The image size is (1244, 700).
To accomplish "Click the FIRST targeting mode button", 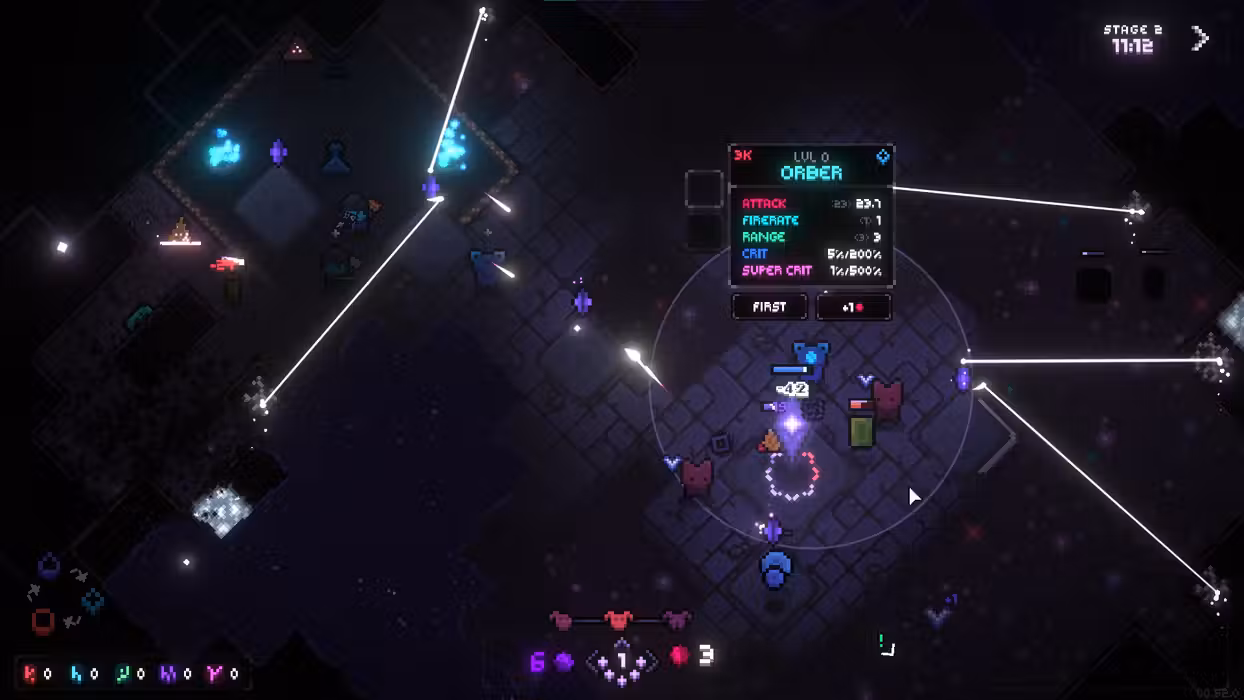I will 769,307.
